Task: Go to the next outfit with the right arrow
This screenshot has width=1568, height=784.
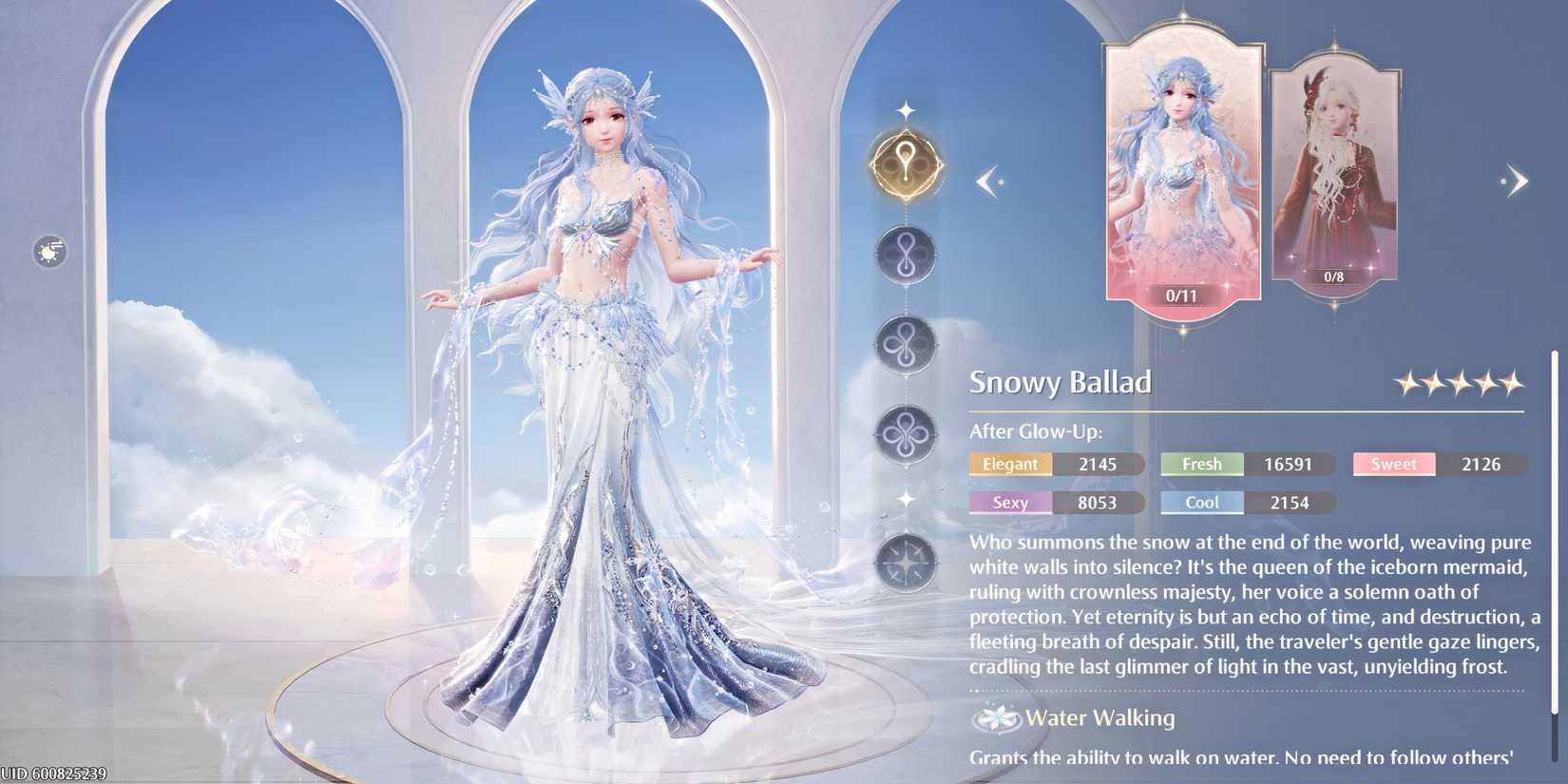Action: pos(1516,181)
